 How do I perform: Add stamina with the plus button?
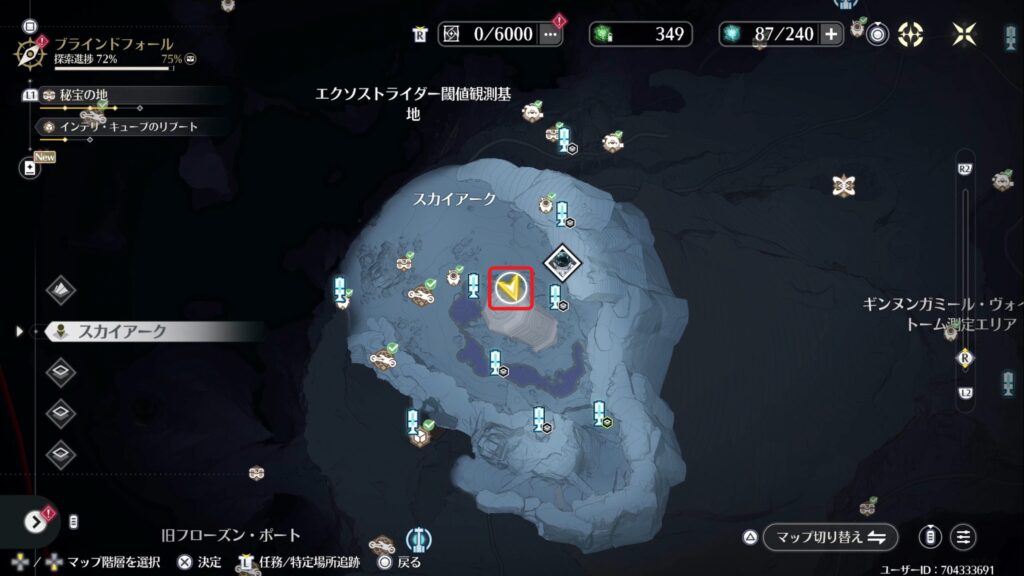(832, 34)
